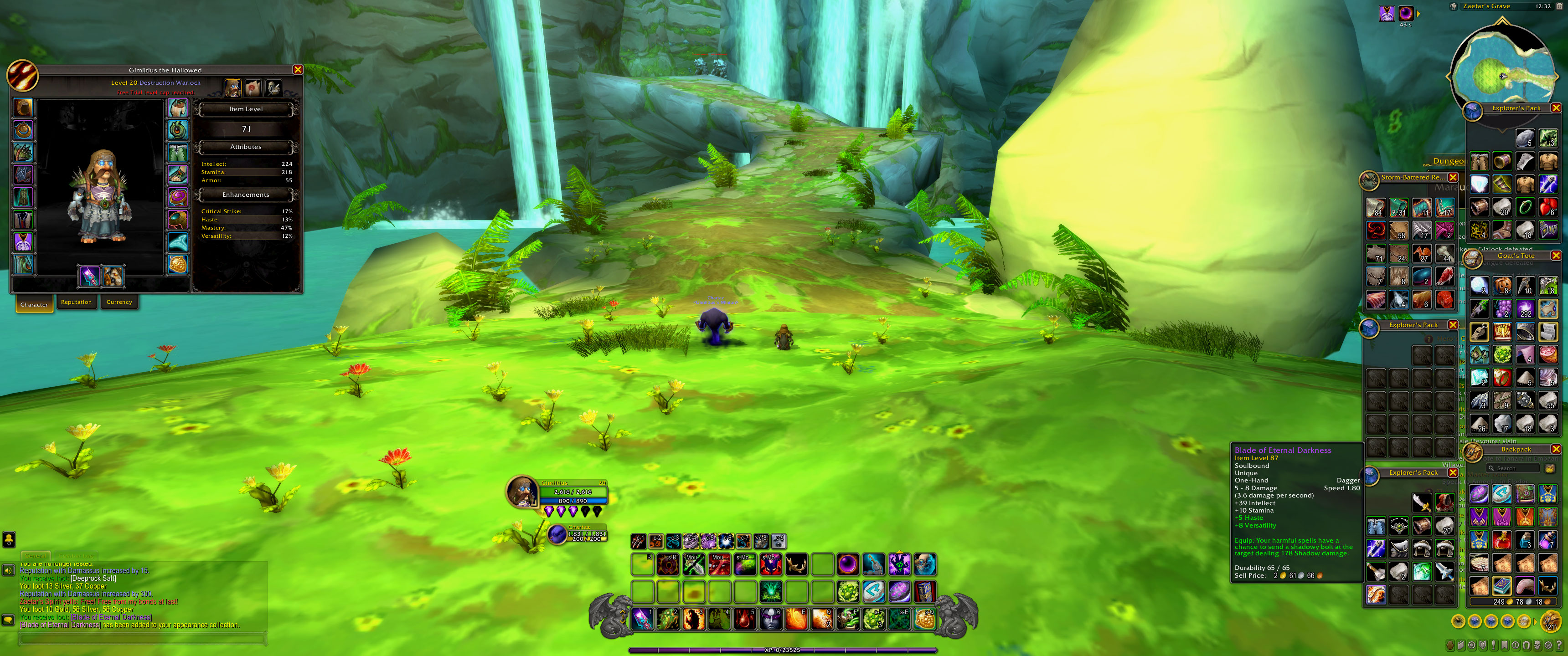This screenshot has width=1568, height=656.
Task: Close the Storm-Battered Reagent bag
Action: pyautogui.click(x=1452, y=178)
